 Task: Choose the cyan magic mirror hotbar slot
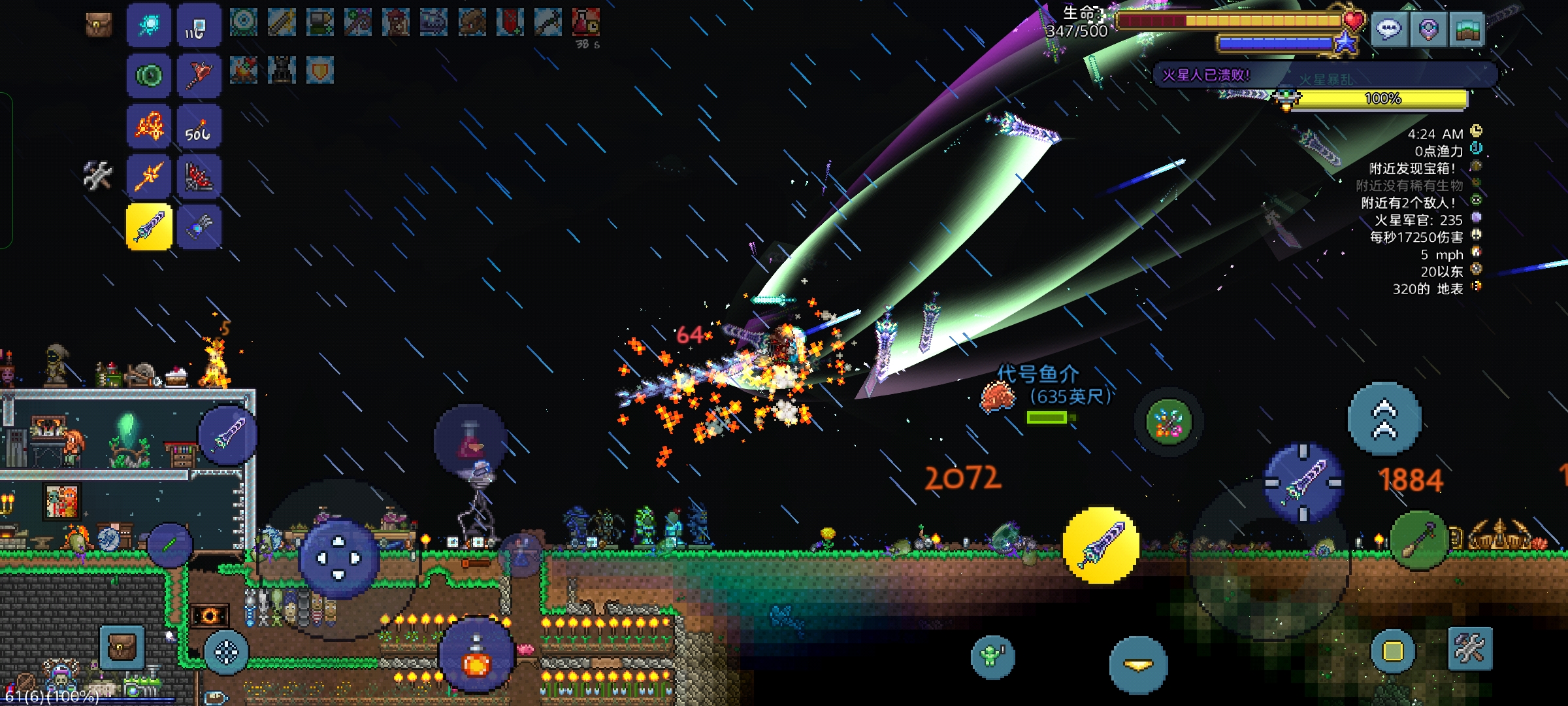click(x=149, y=25)
